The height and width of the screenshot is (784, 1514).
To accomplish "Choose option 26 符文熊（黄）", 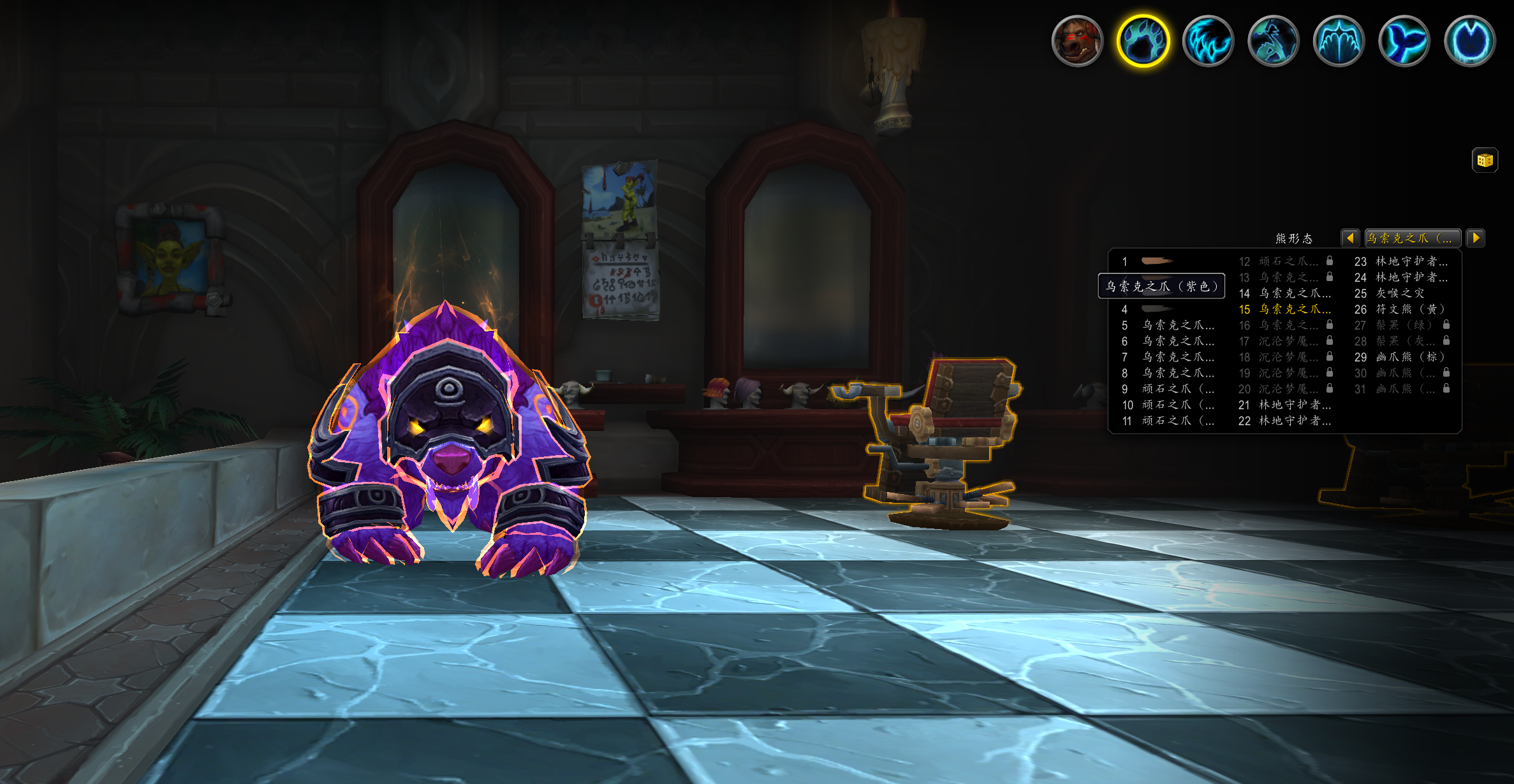I will point(1401,309).
